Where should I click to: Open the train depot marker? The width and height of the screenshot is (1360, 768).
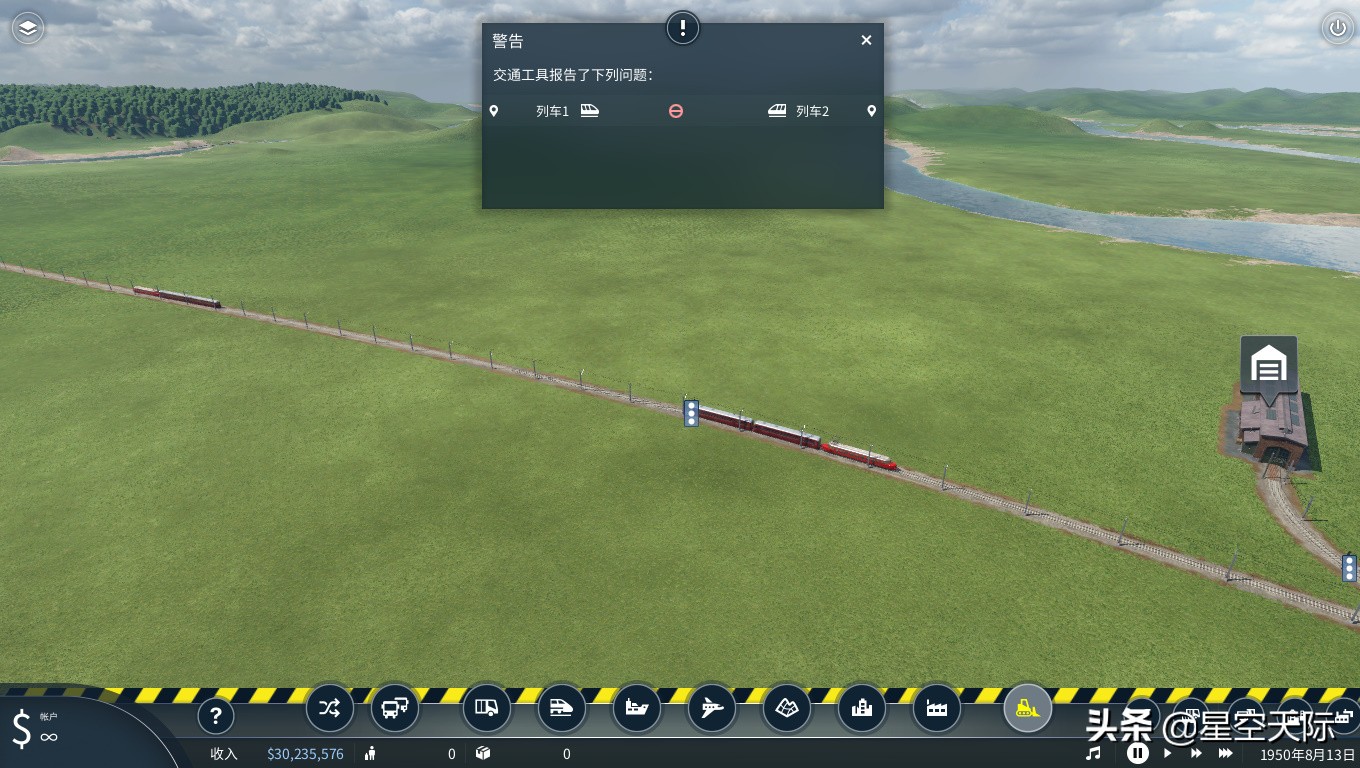tap(1269, 365)
